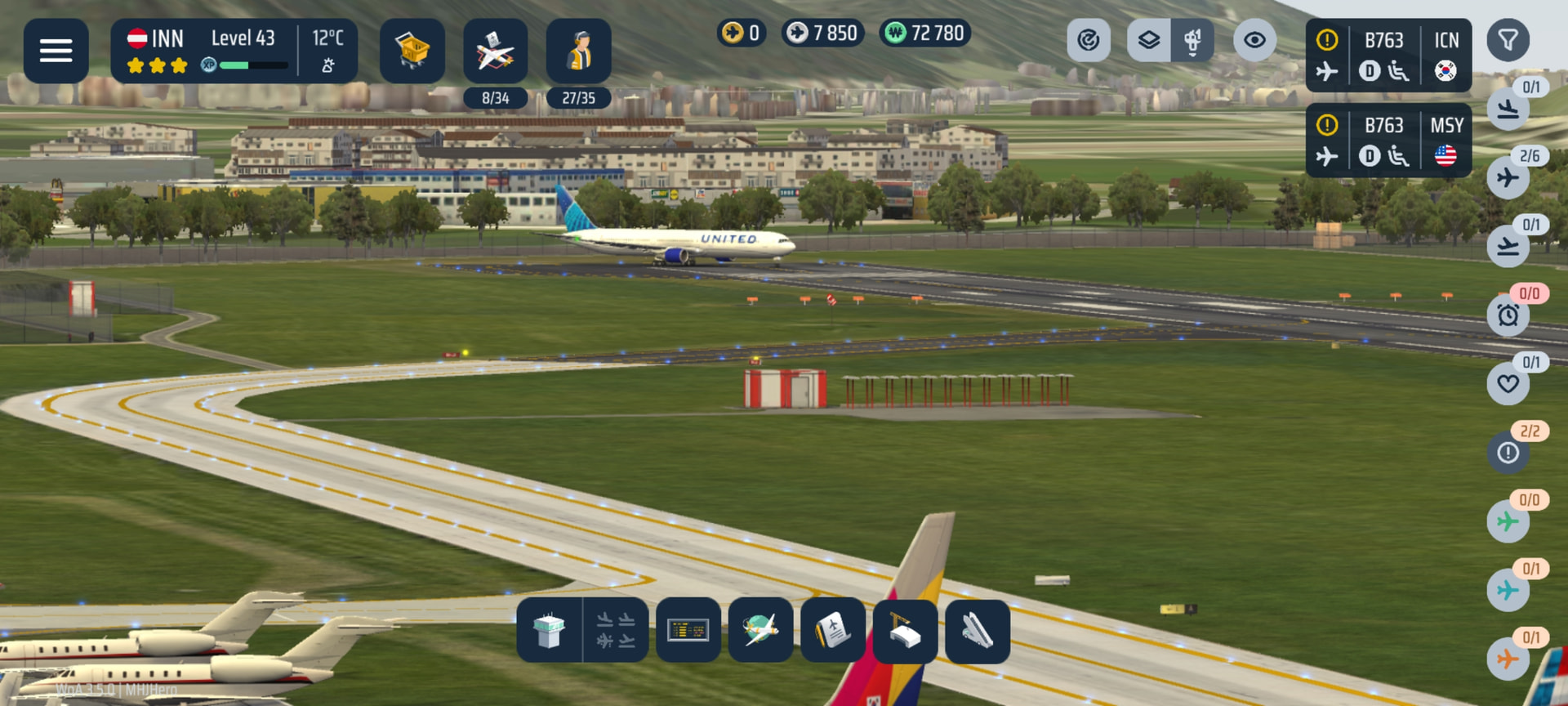The image size is (1568, 706).
Task: Open the arrivals and departures list
Action: click(x=616, y=630)
